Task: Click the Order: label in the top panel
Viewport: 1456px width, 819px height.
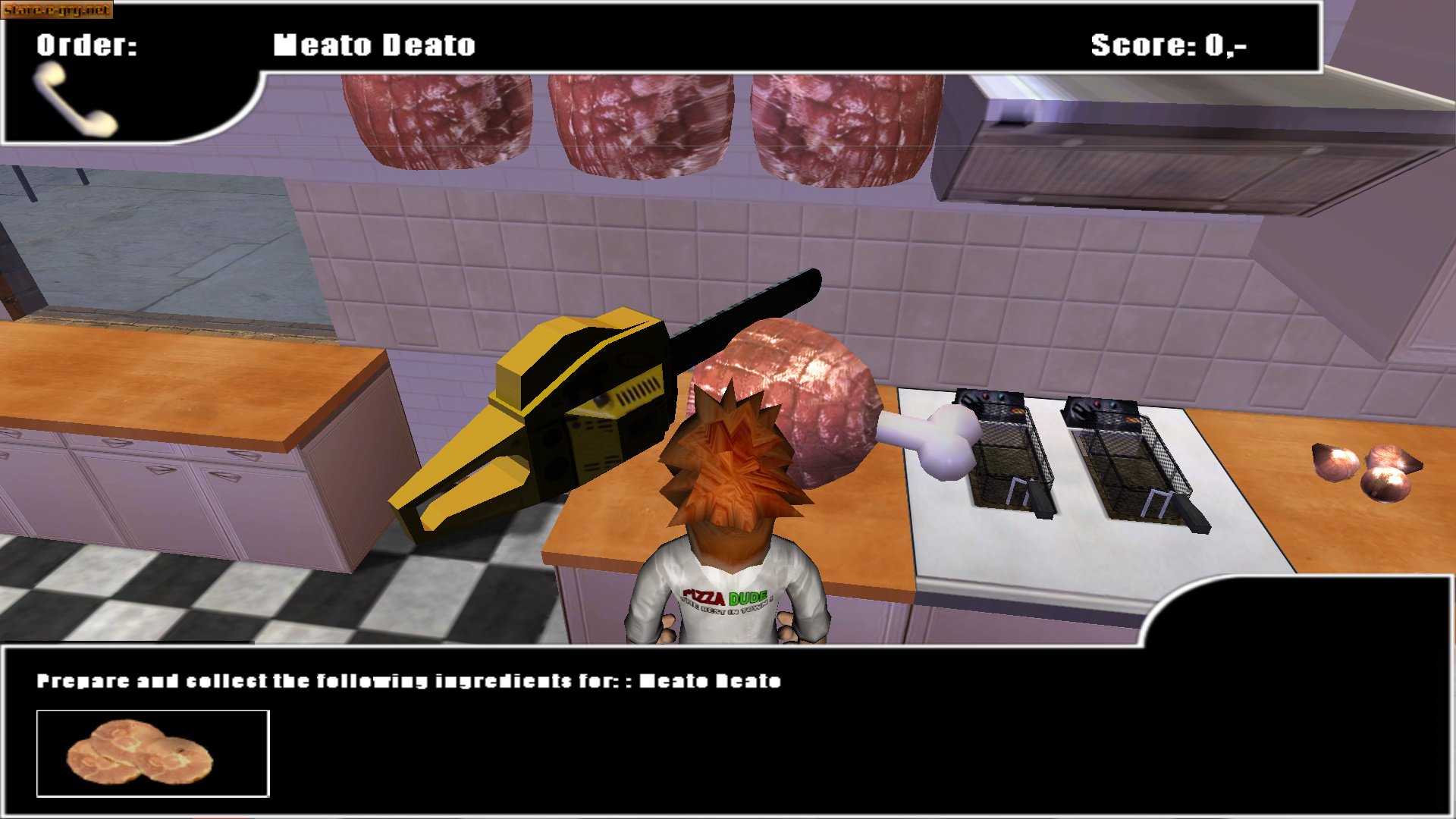Action: [85, 45]
